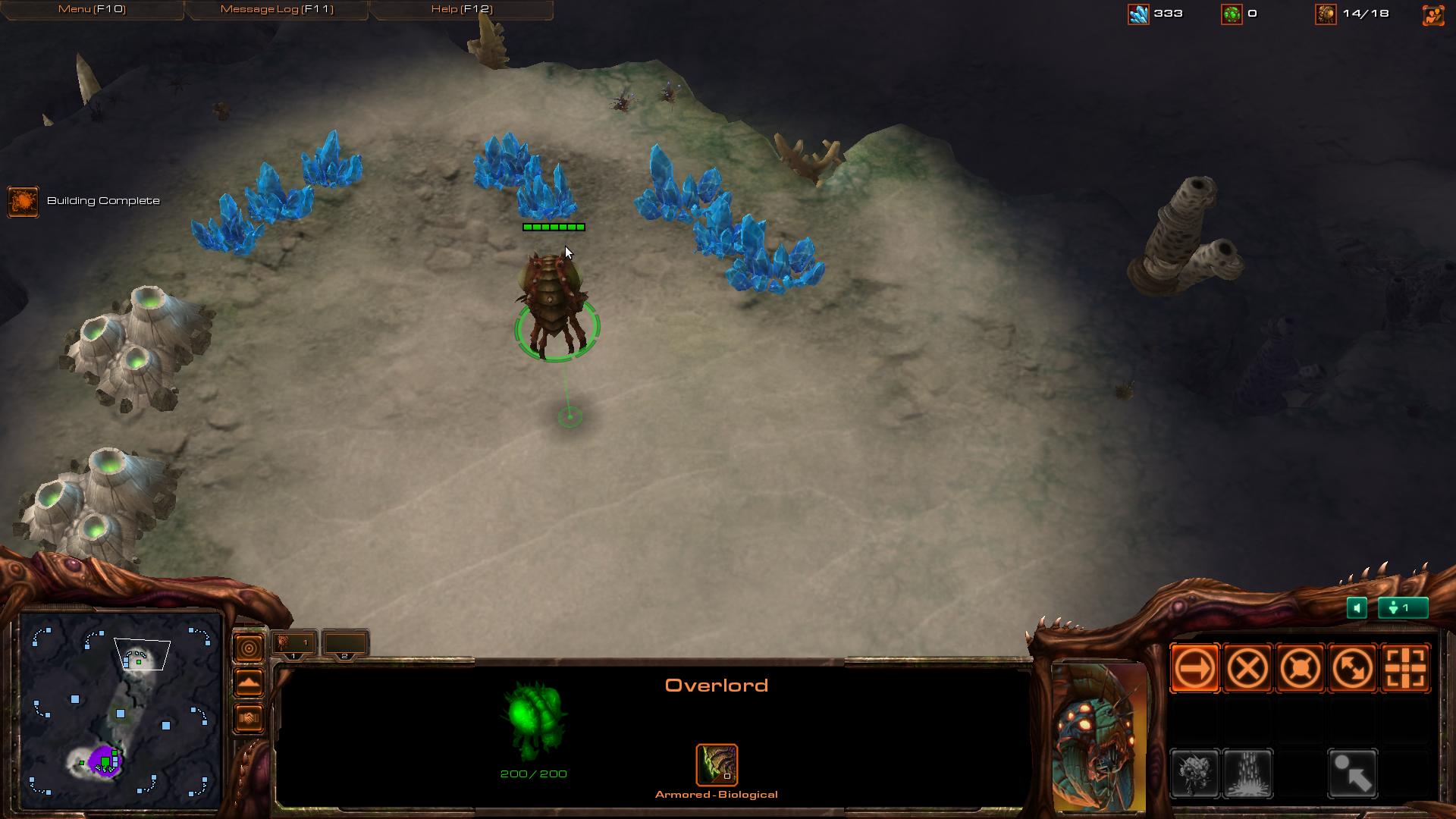Viewport: 1456px width, 819px height.
Task: Open the Message Log
Action: click(276, 9)
